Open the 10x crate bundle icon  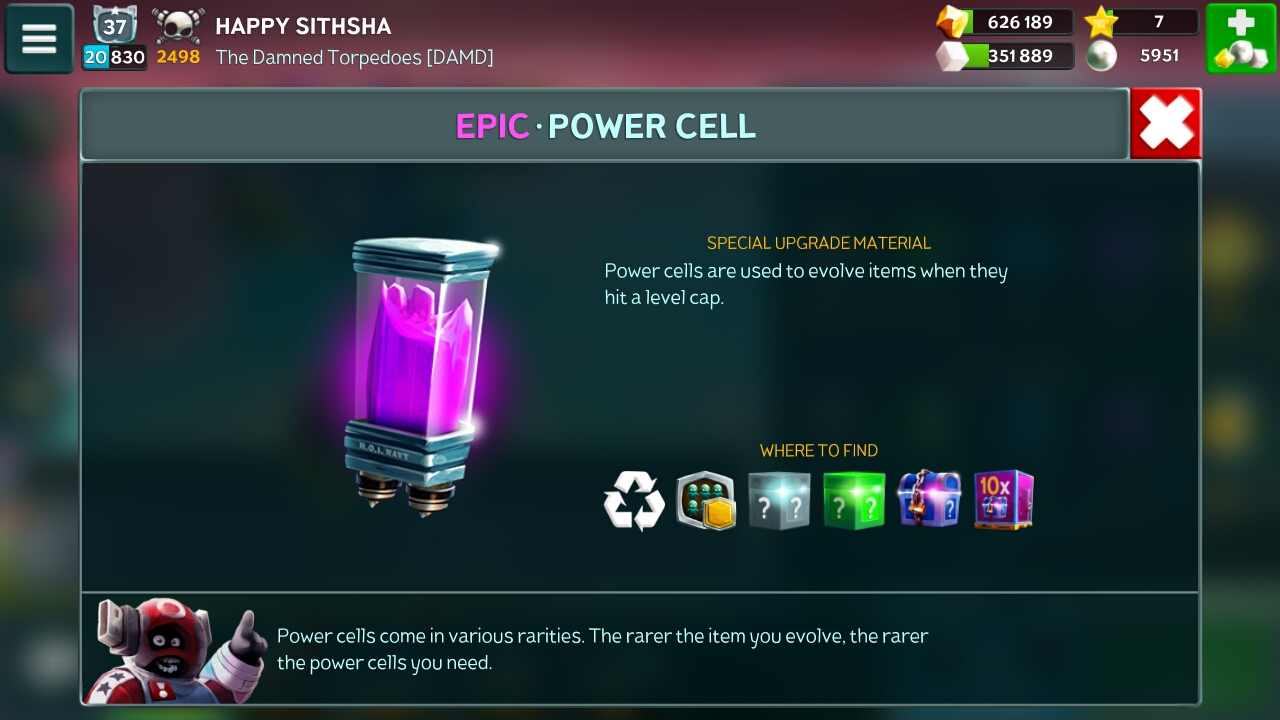pos(1003,499)
